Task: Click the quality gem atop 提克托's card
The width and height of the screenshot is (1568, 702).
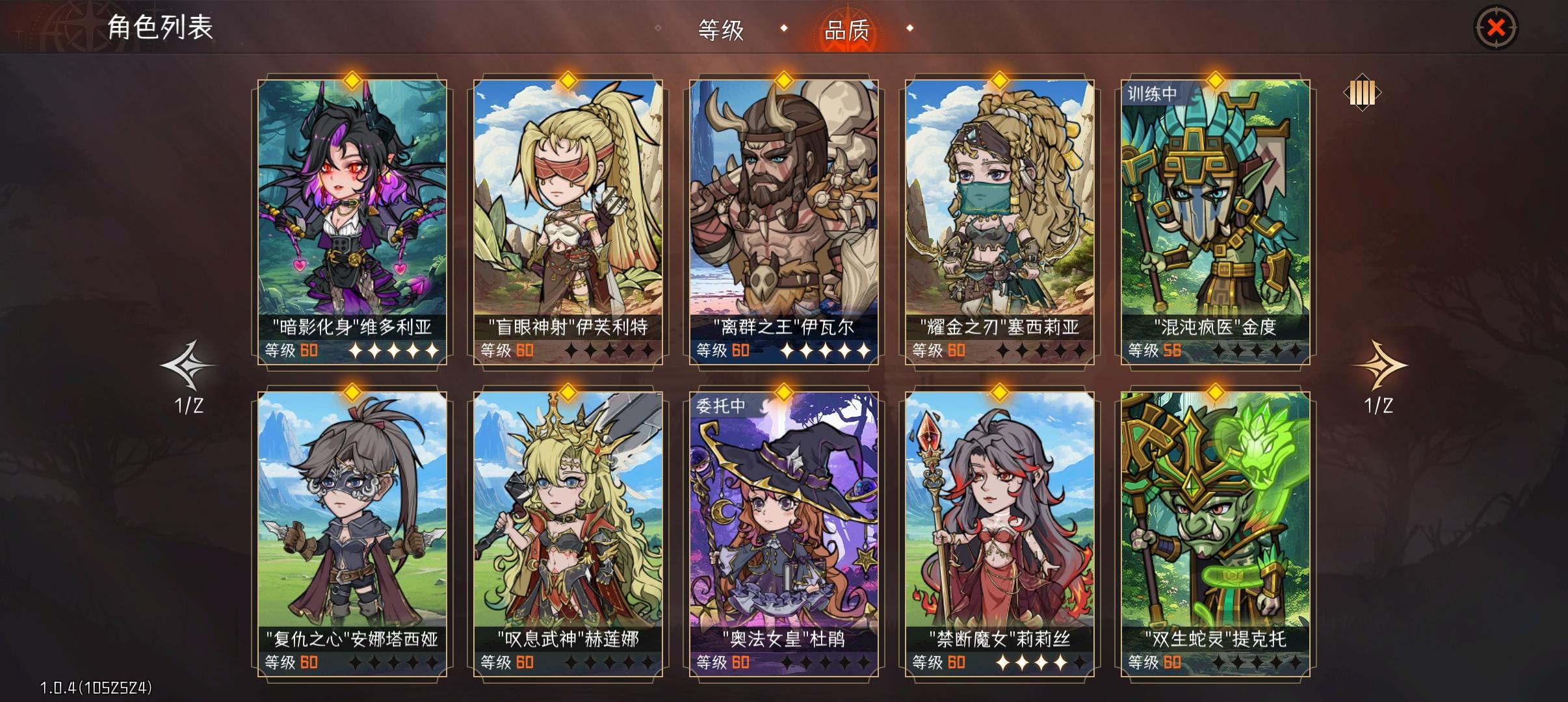Action: tap(1215, 392)
